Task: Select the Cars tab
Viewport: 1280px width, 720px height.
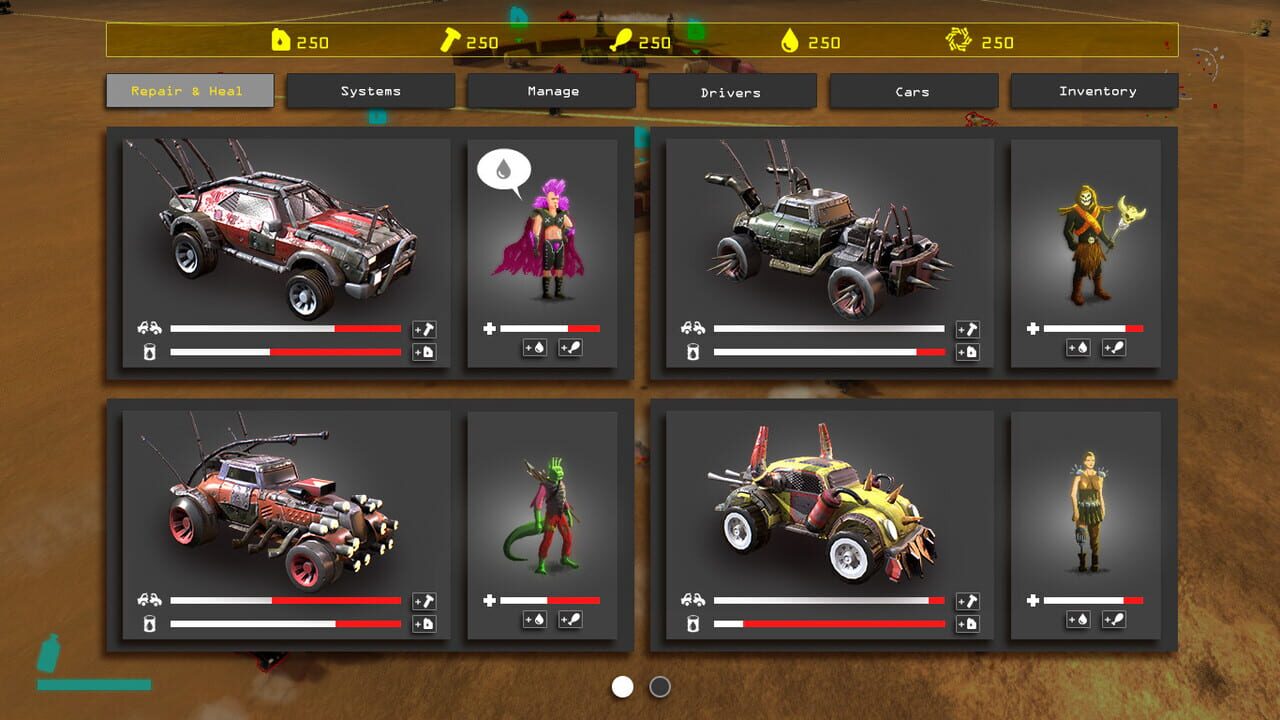Action: pyautogui.click(x=913, y=91)
